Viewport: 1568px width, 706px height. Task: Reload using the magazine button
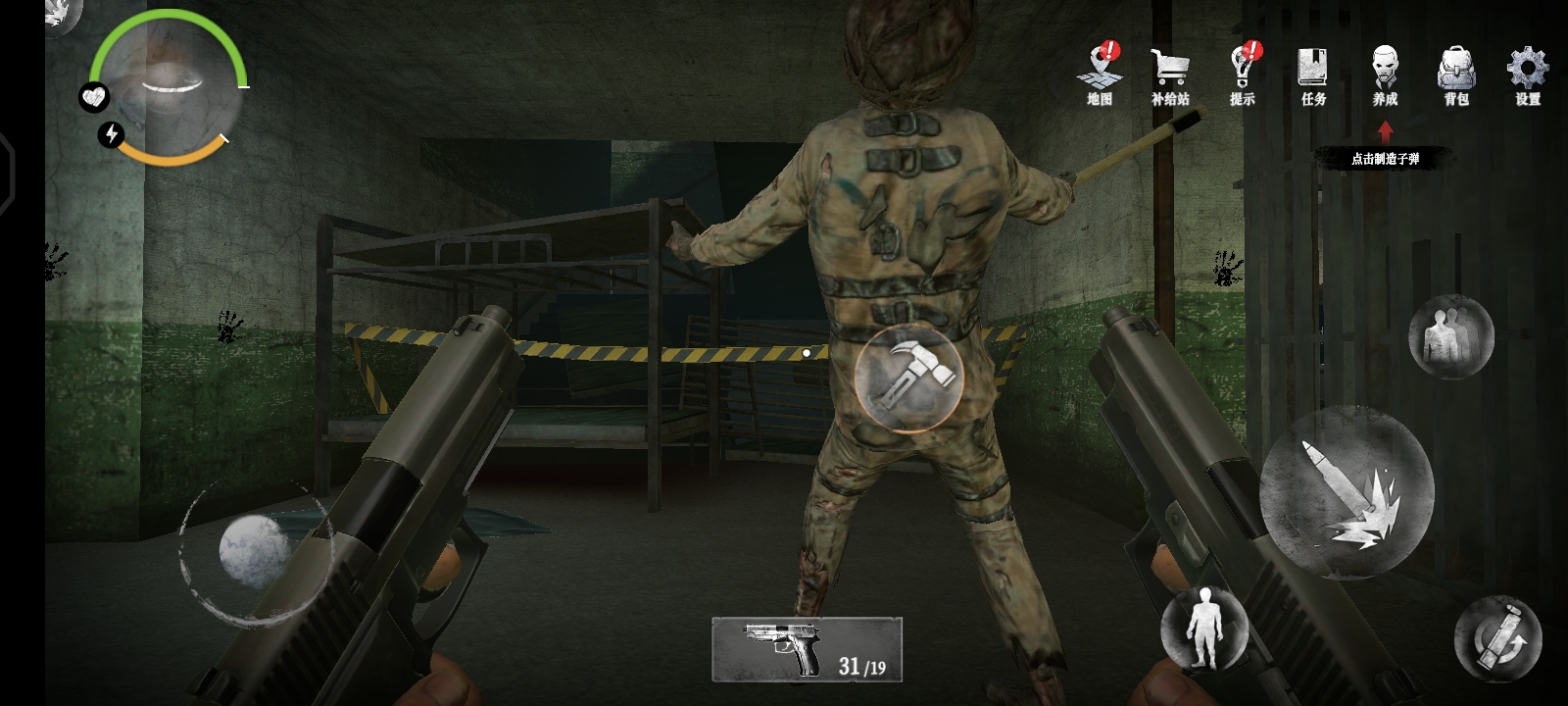[x=1497, y=638]
